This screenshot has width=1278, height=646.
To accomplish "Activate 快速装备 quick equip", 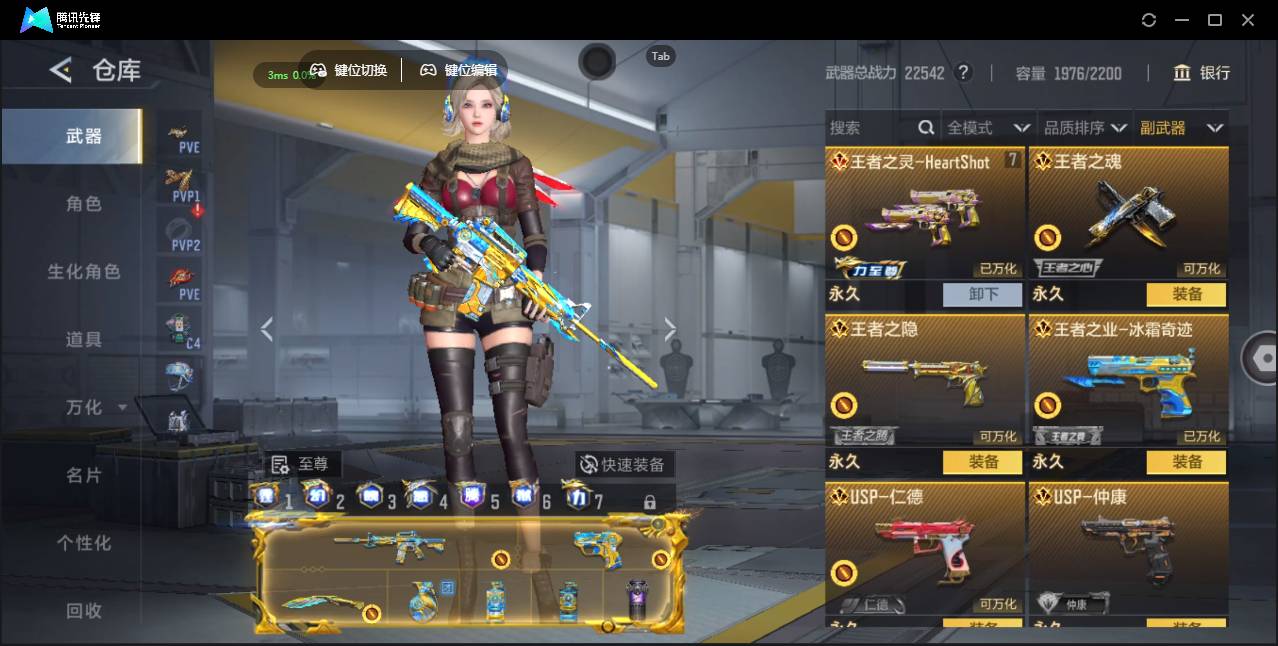I will coord(624,465).
